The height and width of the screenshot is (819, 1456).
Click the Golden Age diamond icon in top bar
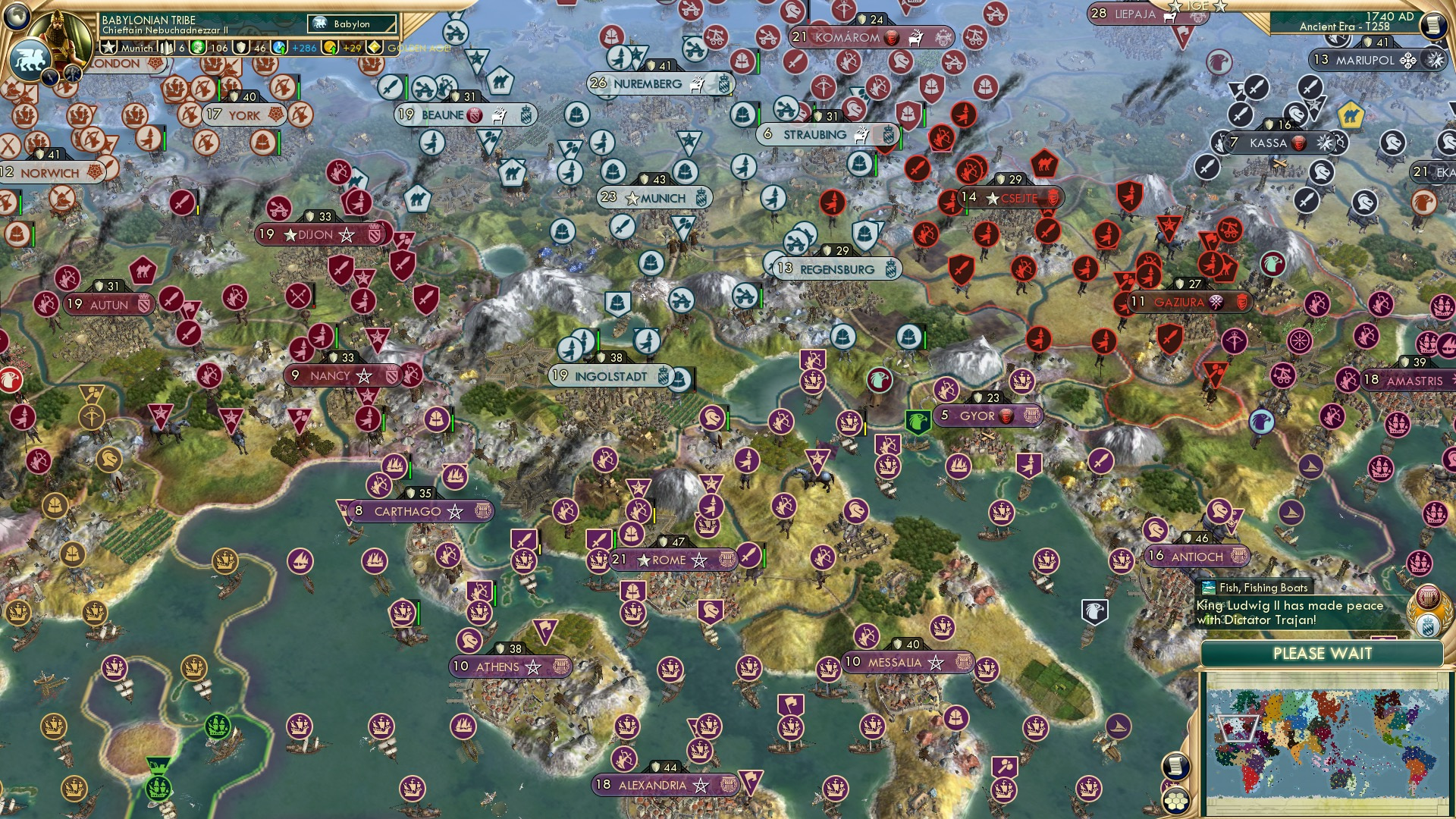pos(375,49)
